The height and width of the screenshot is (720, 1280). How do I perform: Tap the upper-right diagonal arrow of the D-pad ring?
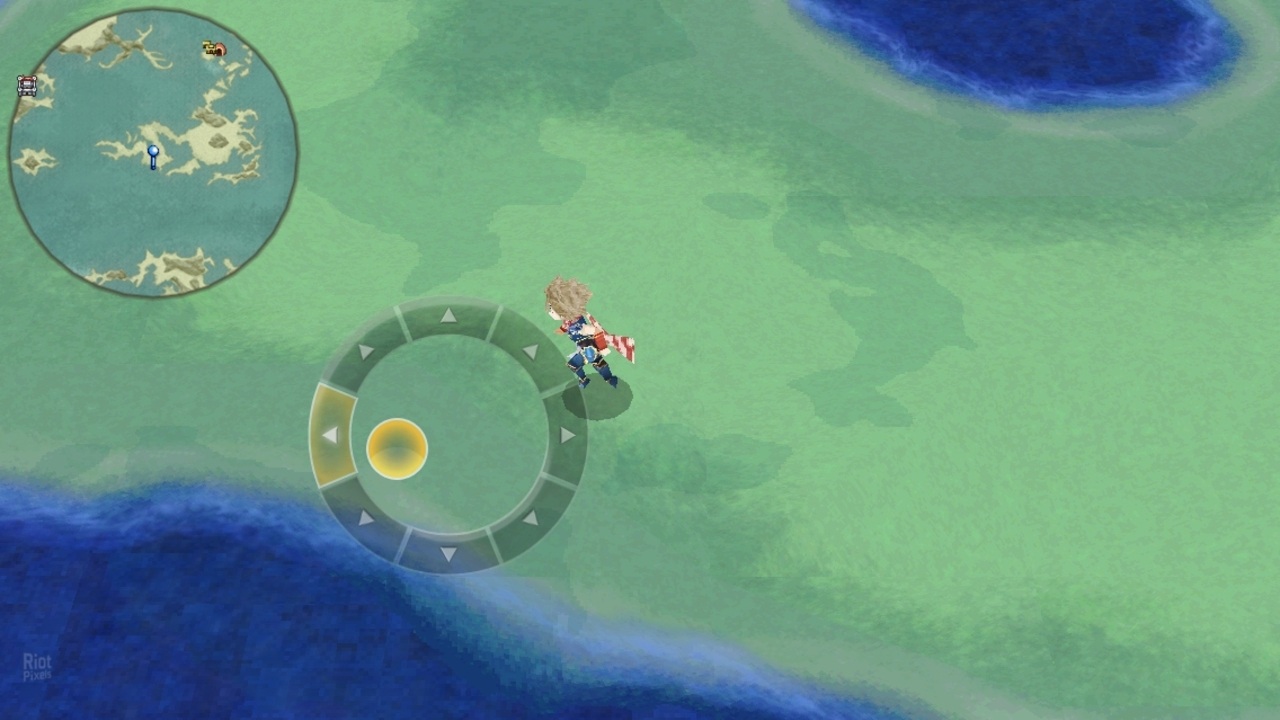[x=532, y=351]
